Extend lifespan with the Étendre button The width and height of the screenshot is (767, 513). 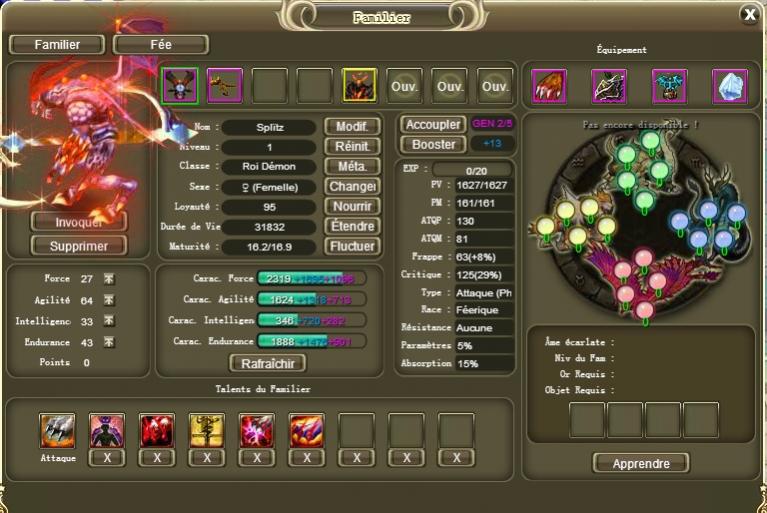click(351, 226)
